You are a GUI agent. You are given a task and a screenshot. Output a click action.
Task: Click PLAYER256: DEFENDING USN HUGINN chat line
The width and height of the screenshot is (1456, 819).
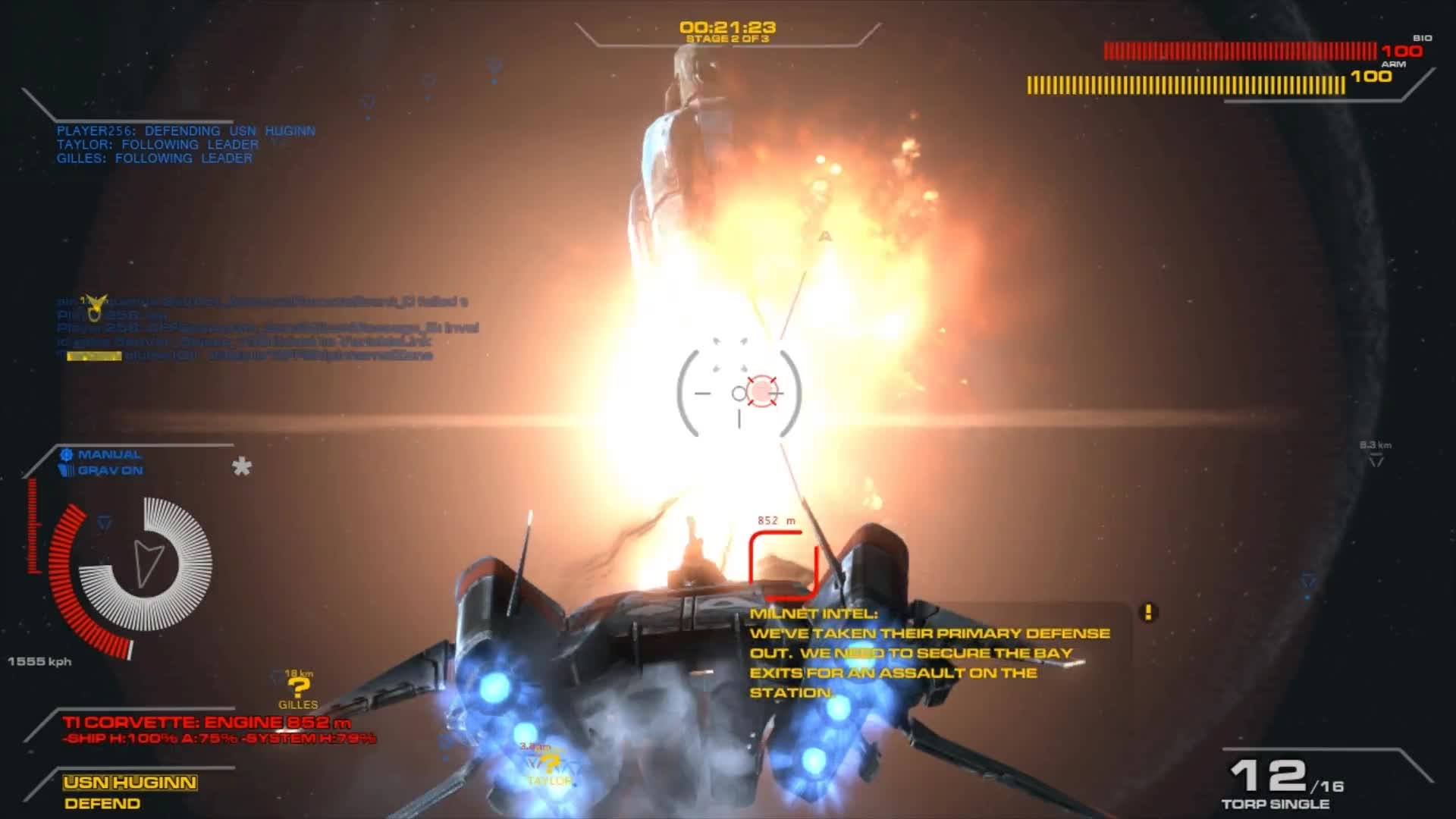click(x=185, y=130)
